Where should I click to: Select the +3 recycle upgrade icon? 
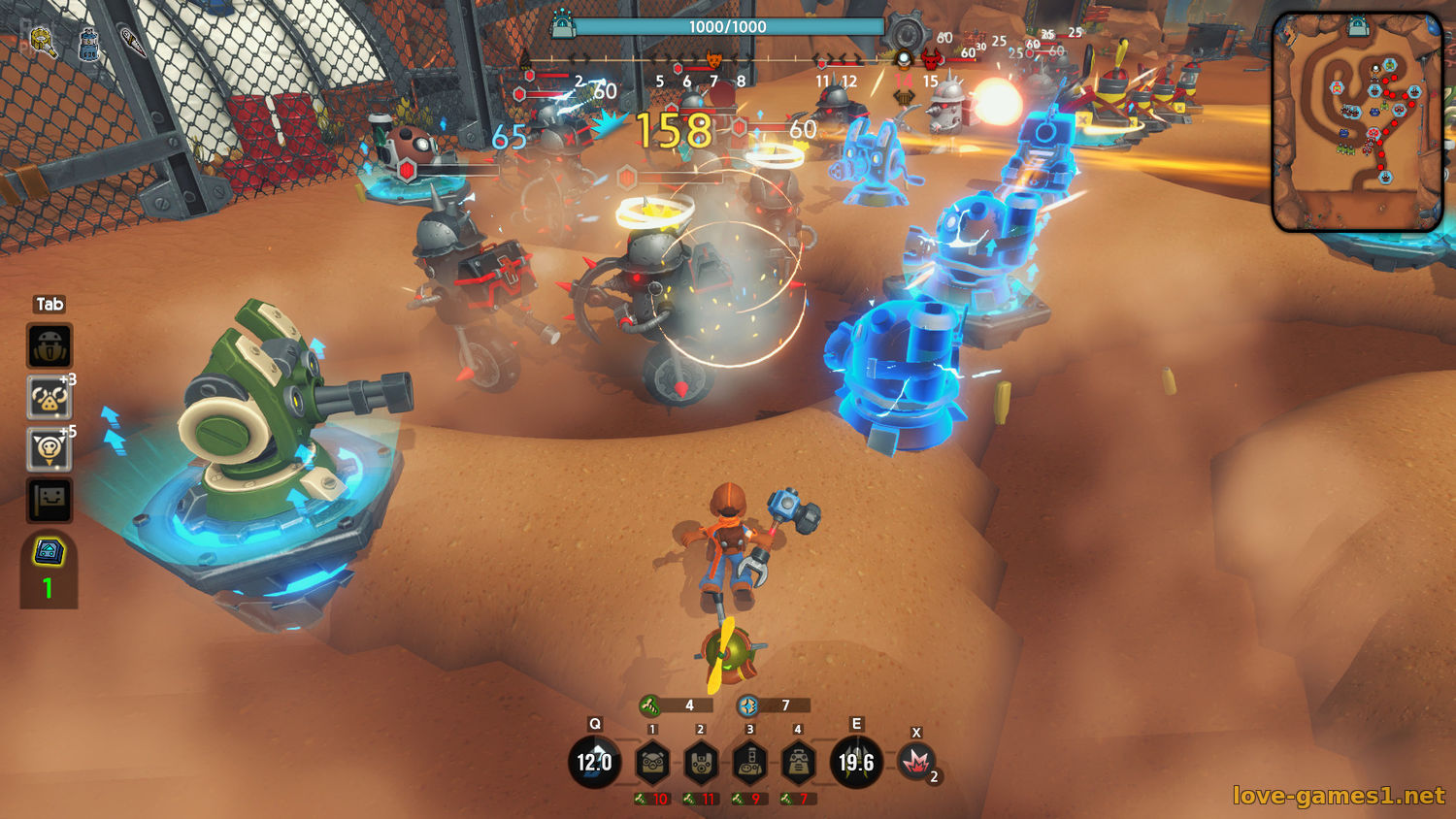click(x=50, y=397)
